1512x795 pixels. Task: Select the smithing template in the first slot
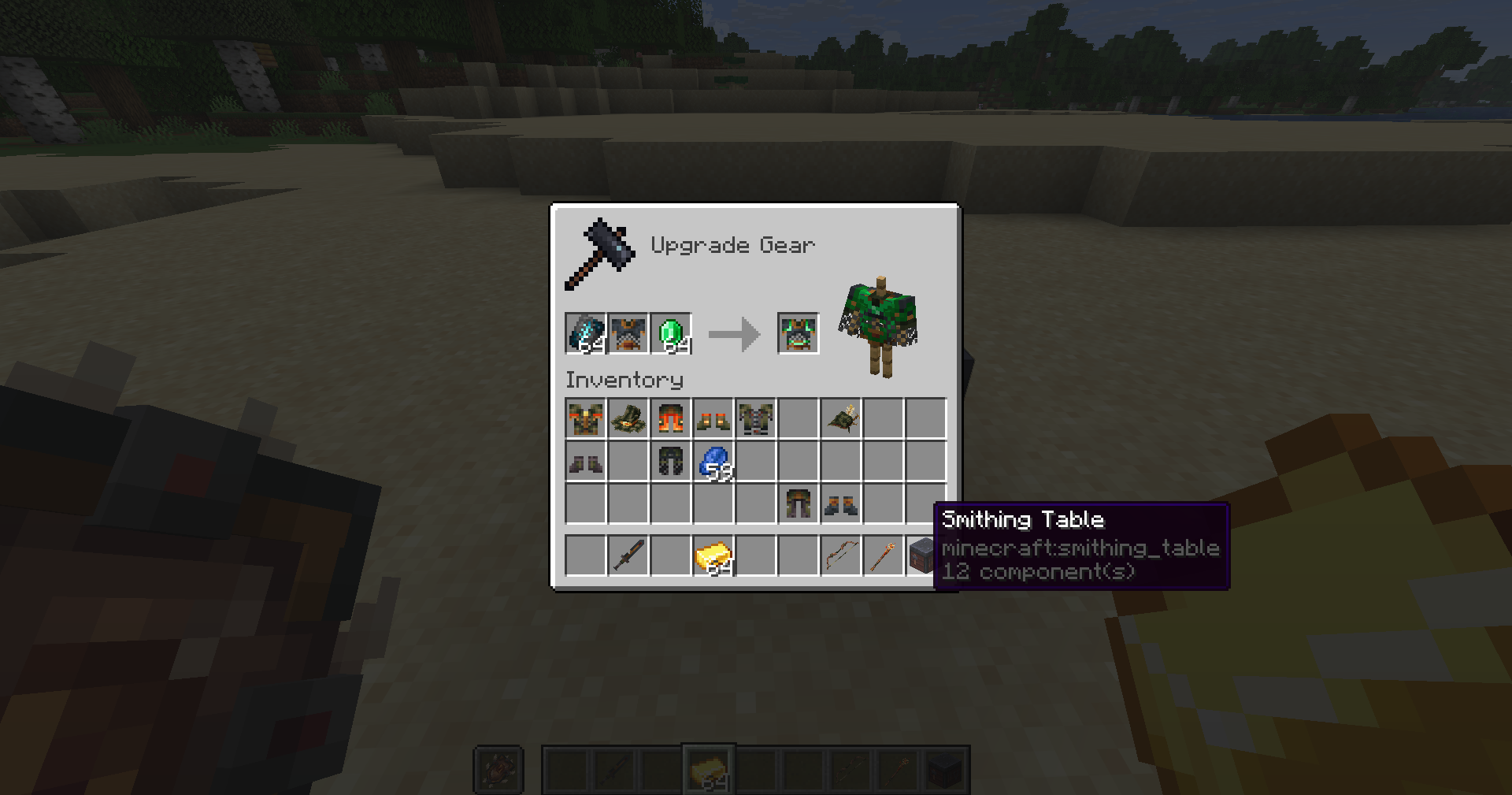(x=585, y=333)
